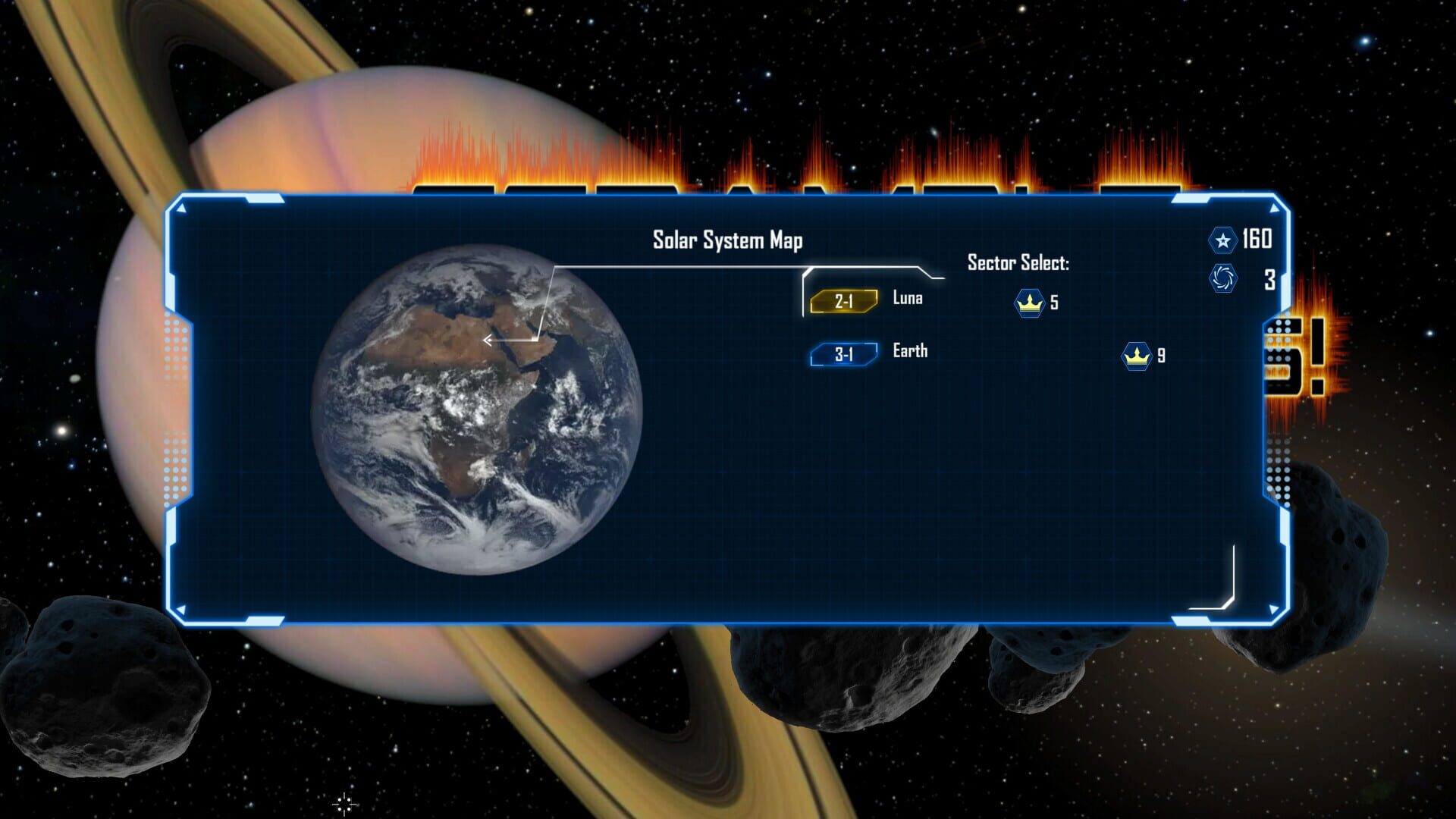Click the star score hexagon showing 160
The width and height of the screenshot is (1456, 819).
1222,240
